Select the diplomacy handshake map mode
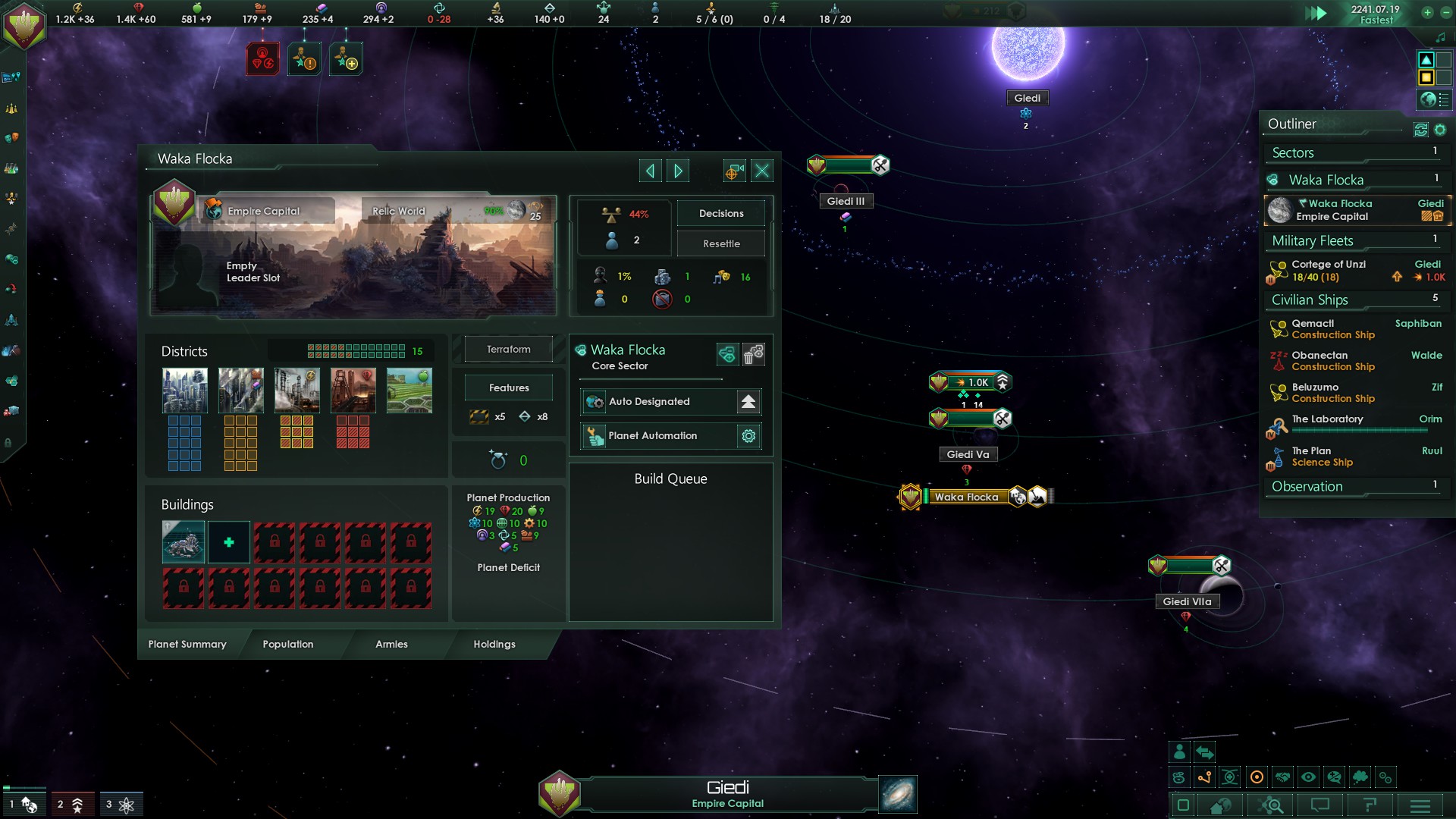The height and width of the screenshot is (819, 1456). coord(1282,777)
